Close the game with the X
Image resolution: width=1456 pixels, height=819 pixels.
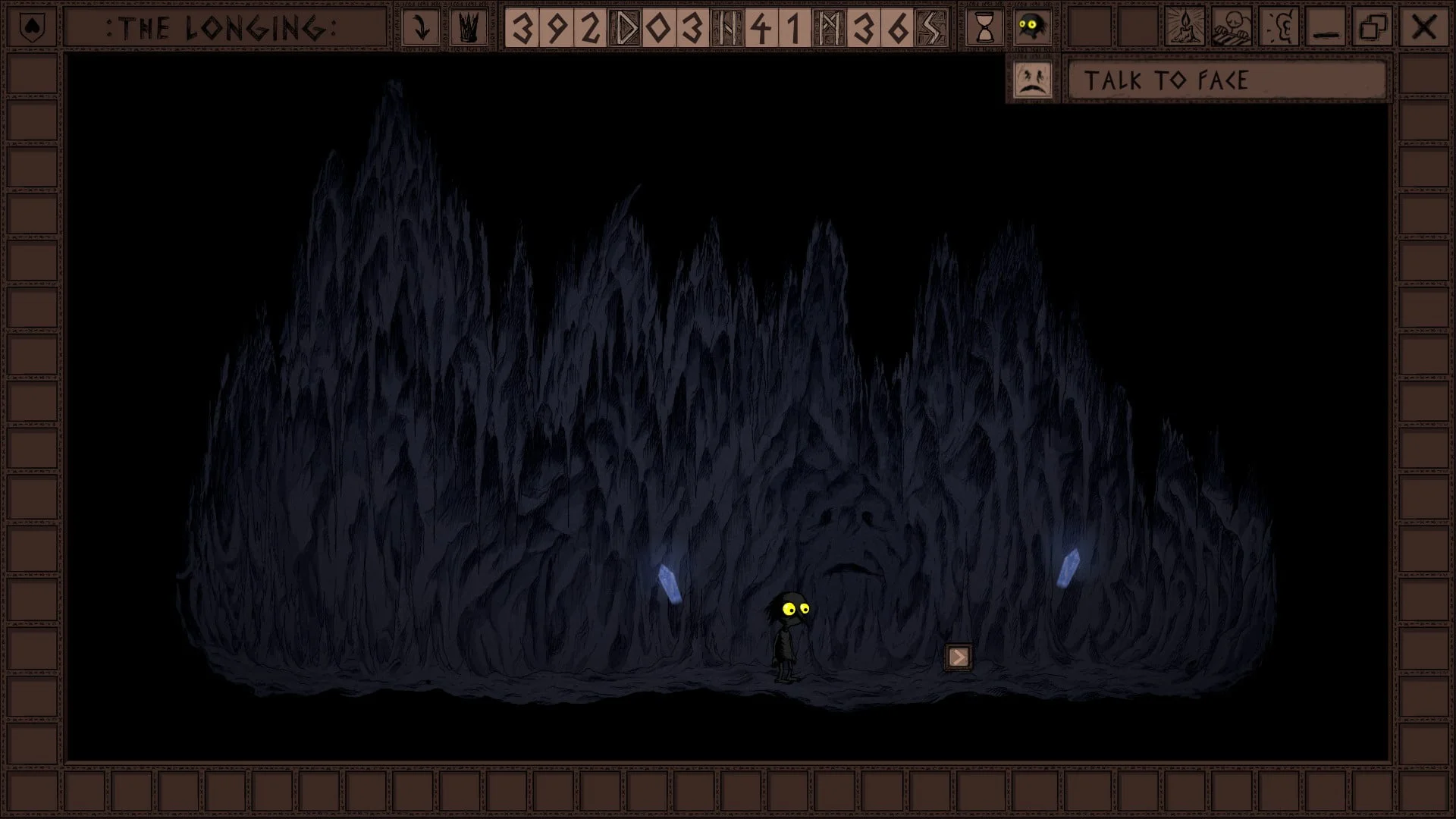[1423, 29]
